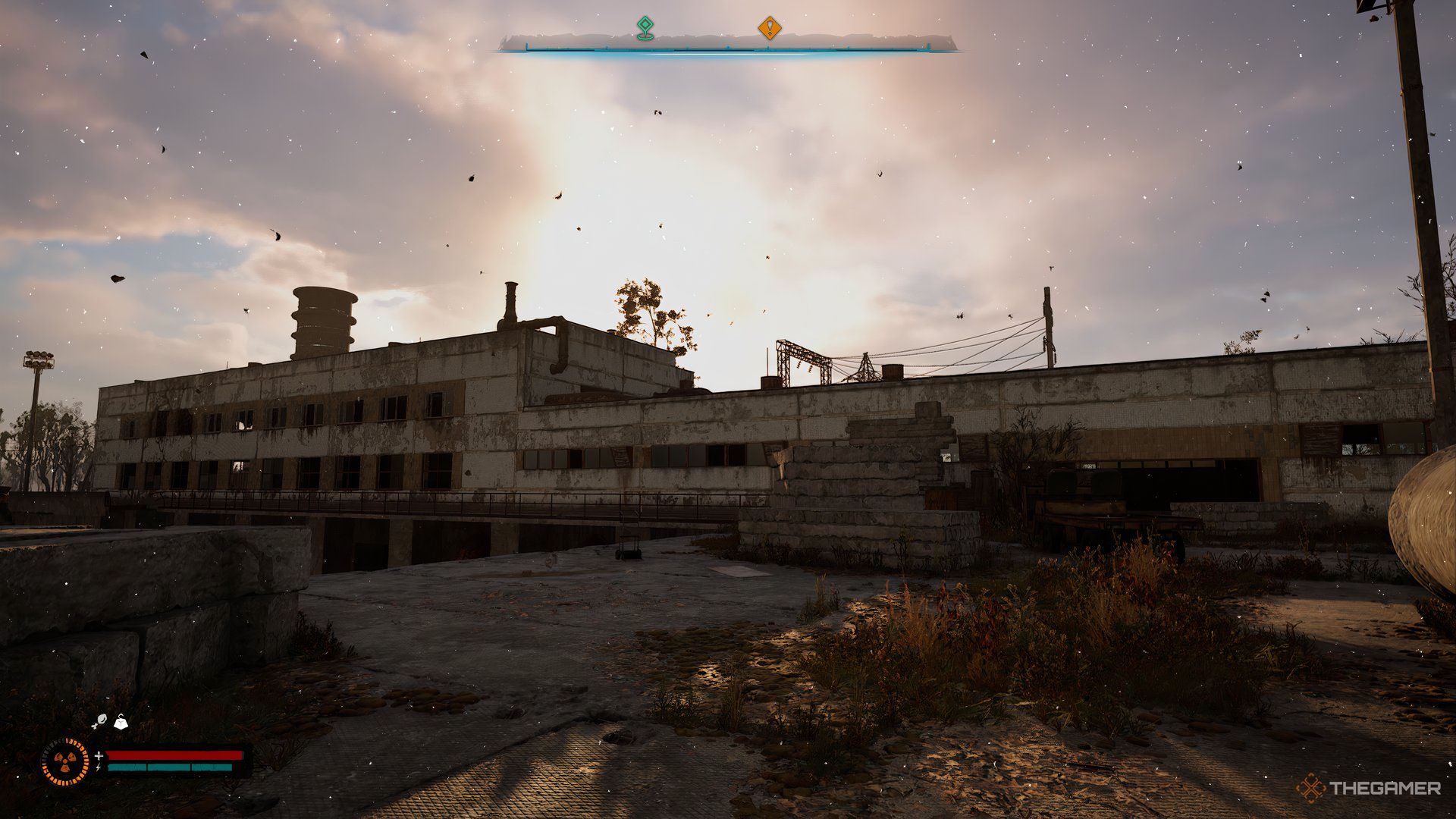Select the white carry weight icon
Screen dimensions: 1456x819
tap(121, 723)
